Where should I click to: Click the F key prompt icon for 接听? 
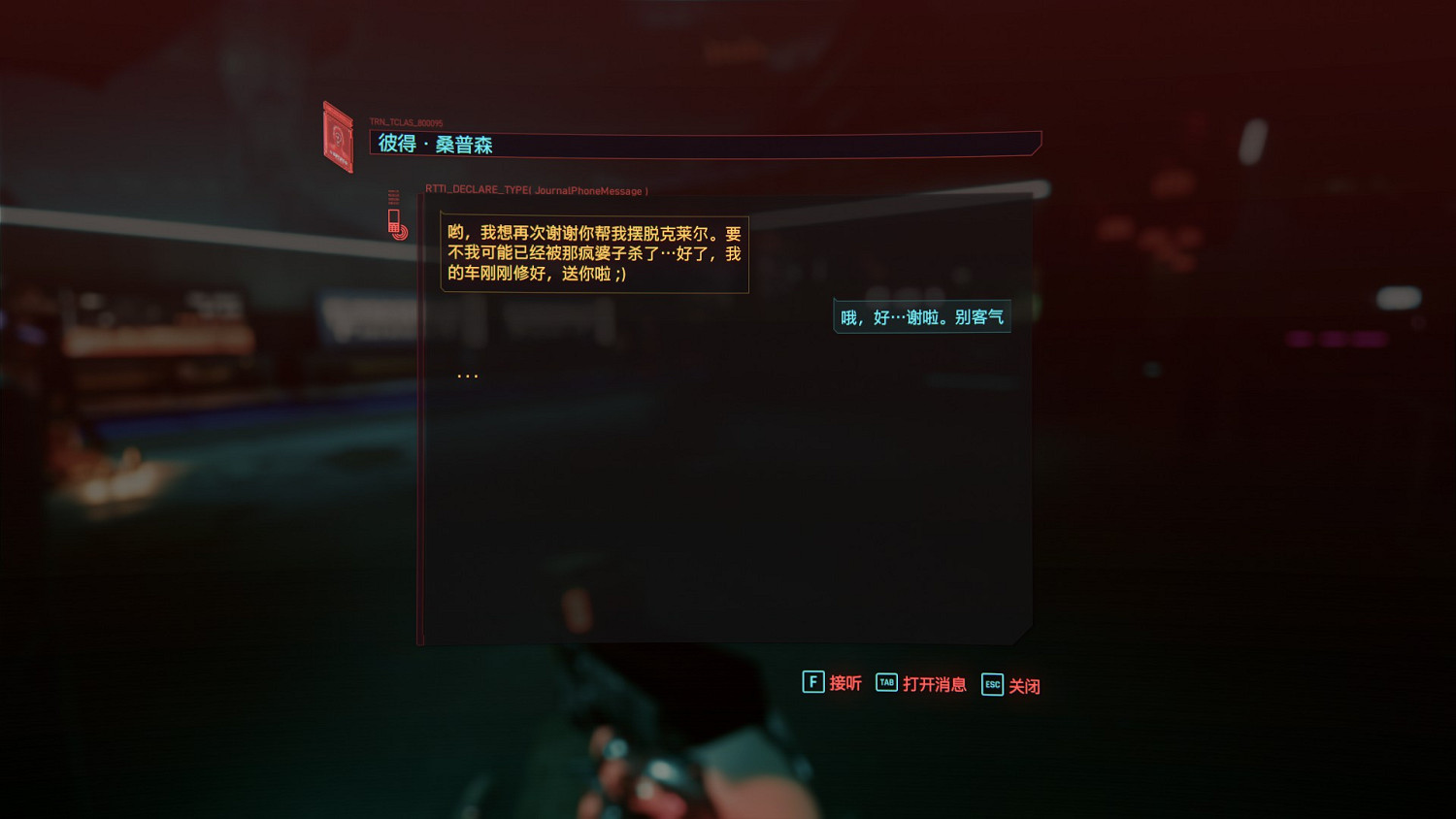click(x=811, y=683)
